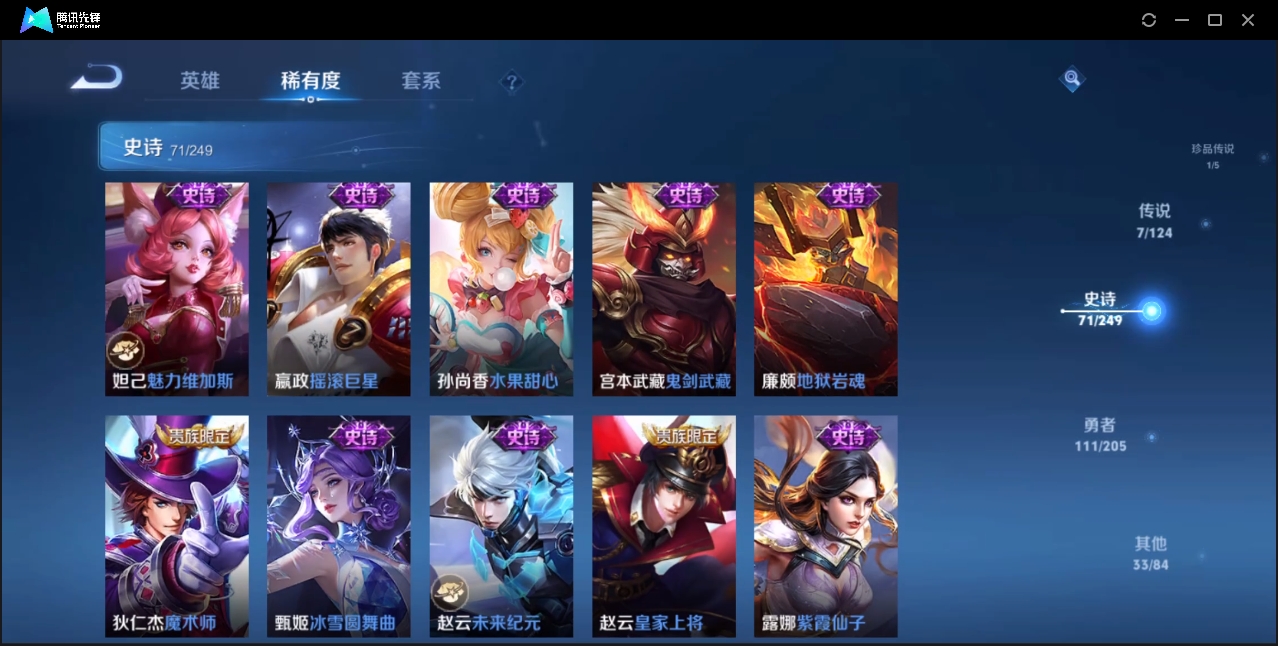Select the 妲己 魅力维加斯 skin card
This screenshot has width=1278, height=646.
click(177, 289)
